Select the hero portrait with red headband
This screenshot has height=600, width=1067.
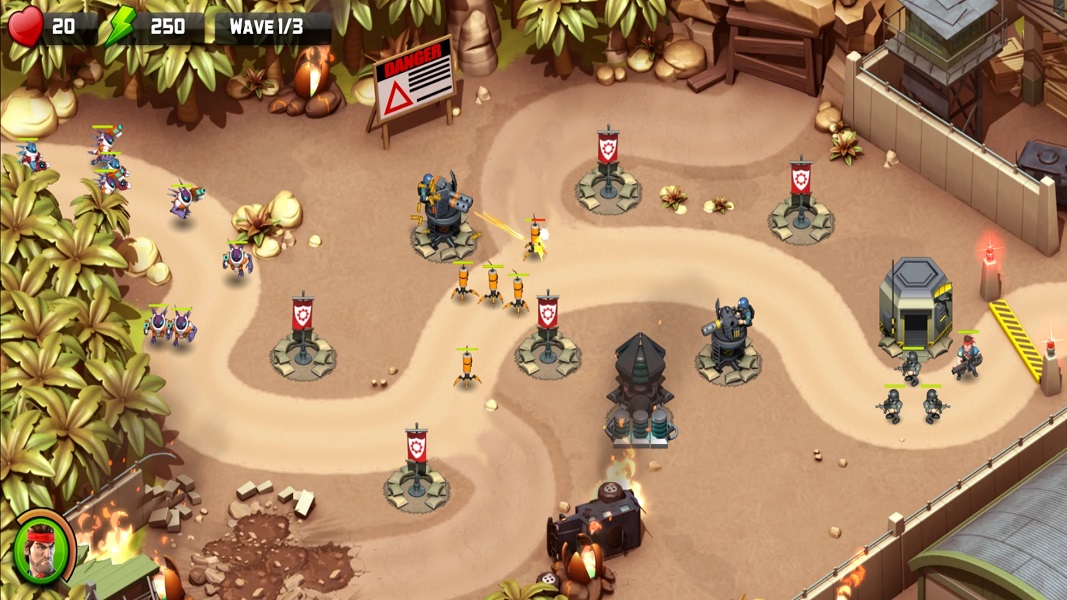[43, 548]
